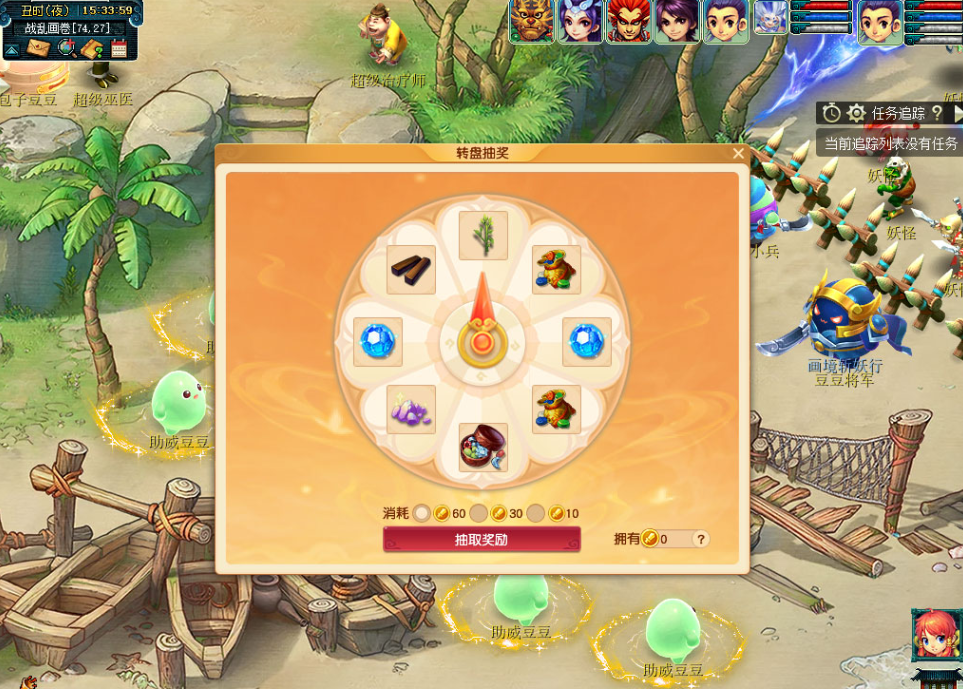The height and width of the screenshot is (689, 963).
Task: Select the tiger-faced party member portrait
Action: tap(531, 21)
